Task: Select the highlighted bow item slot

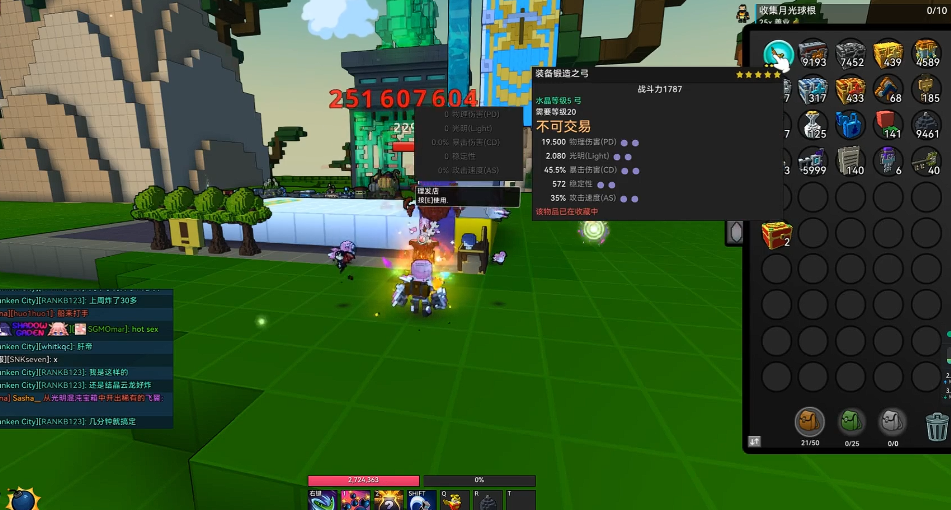Action: (778, 55)
